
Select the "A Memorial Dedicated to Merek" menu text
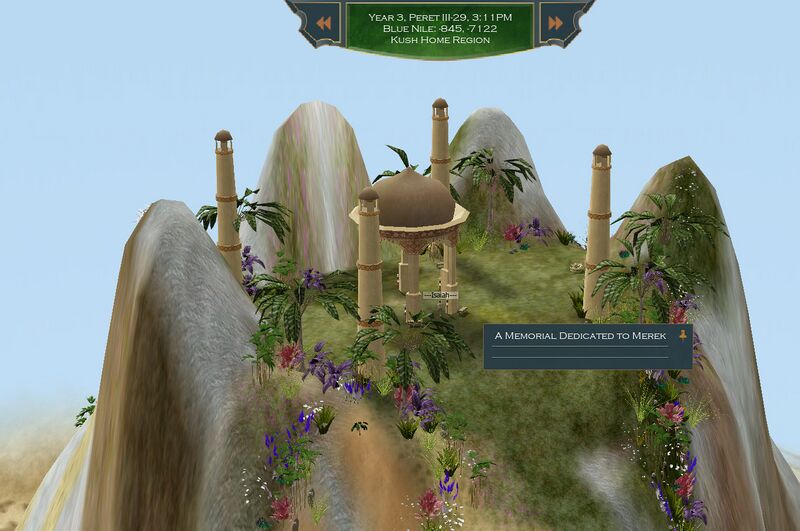(x=580, y=336)
